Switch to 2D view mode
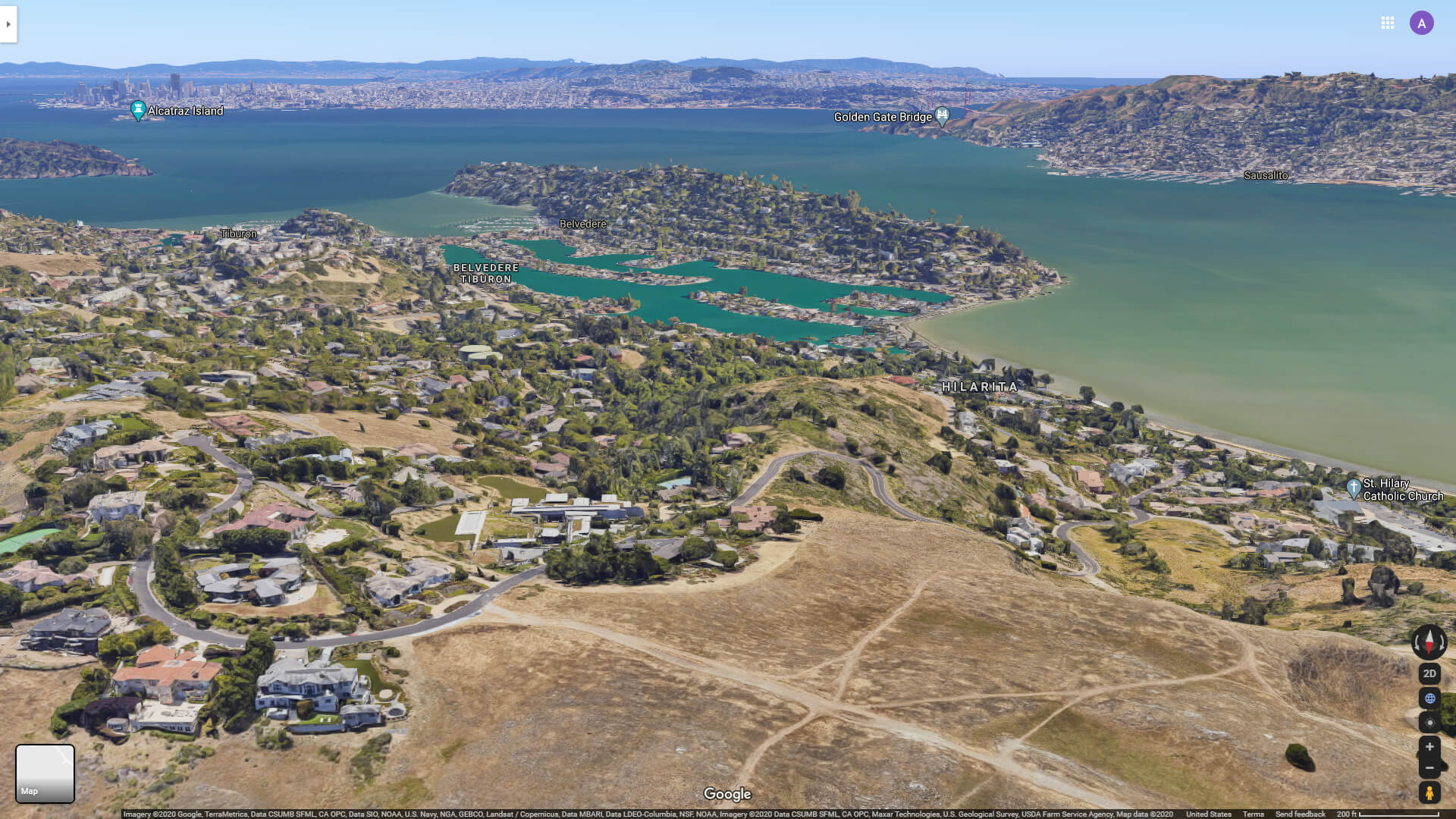1456x819 pixels. [x=1429, y=673]
